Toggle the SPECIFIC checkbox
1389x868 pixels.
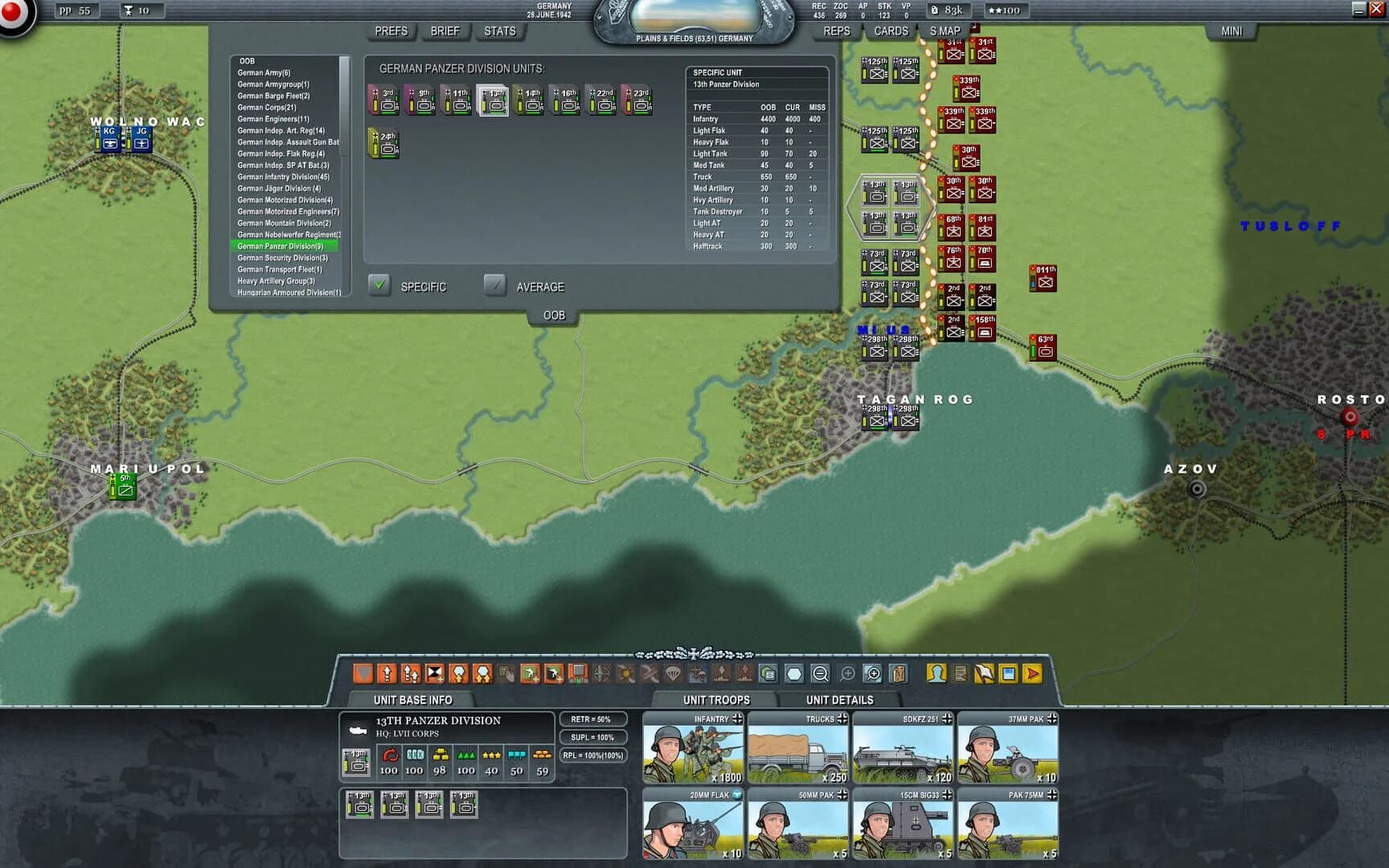[378, 285]
